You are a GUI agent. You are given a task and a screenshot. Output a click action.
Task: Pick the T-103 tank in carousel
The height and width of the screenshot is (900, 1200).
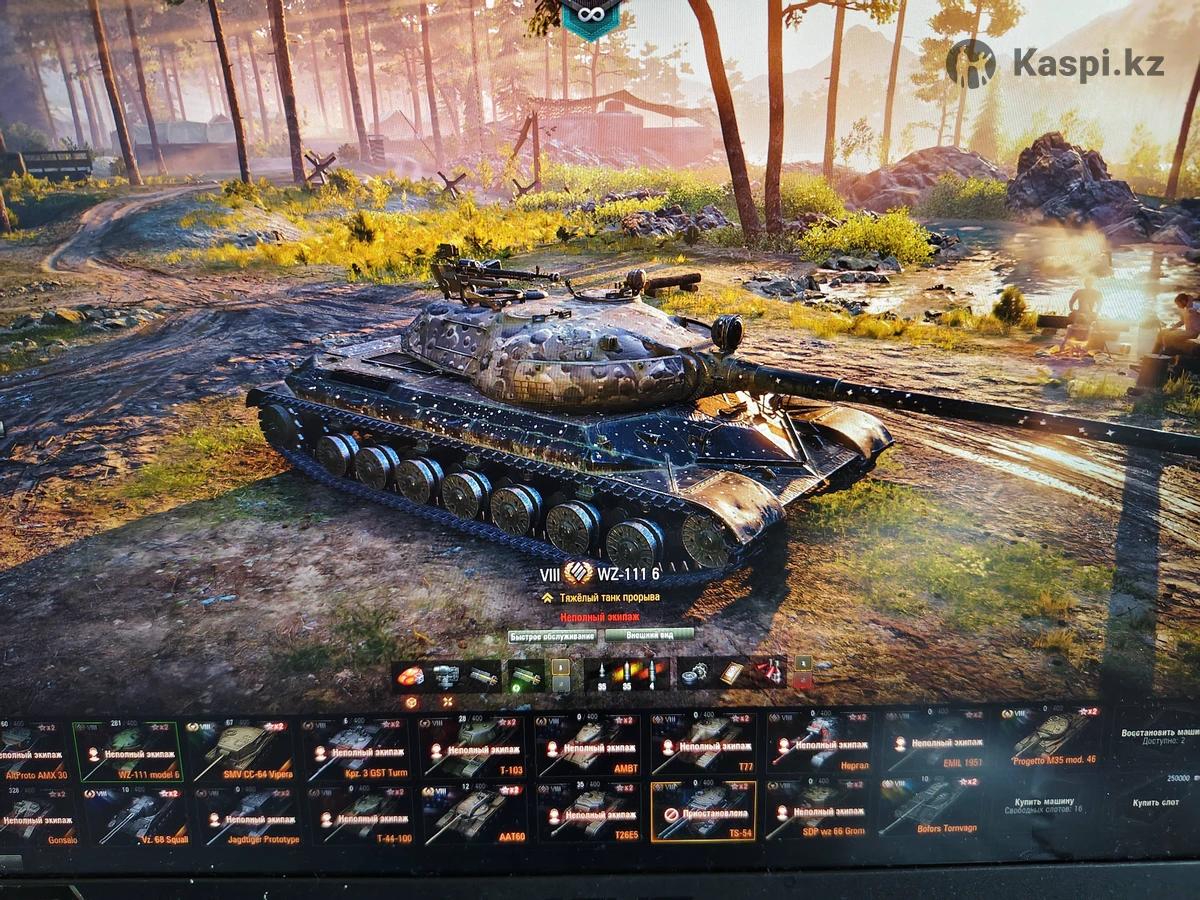coord(472,750)
